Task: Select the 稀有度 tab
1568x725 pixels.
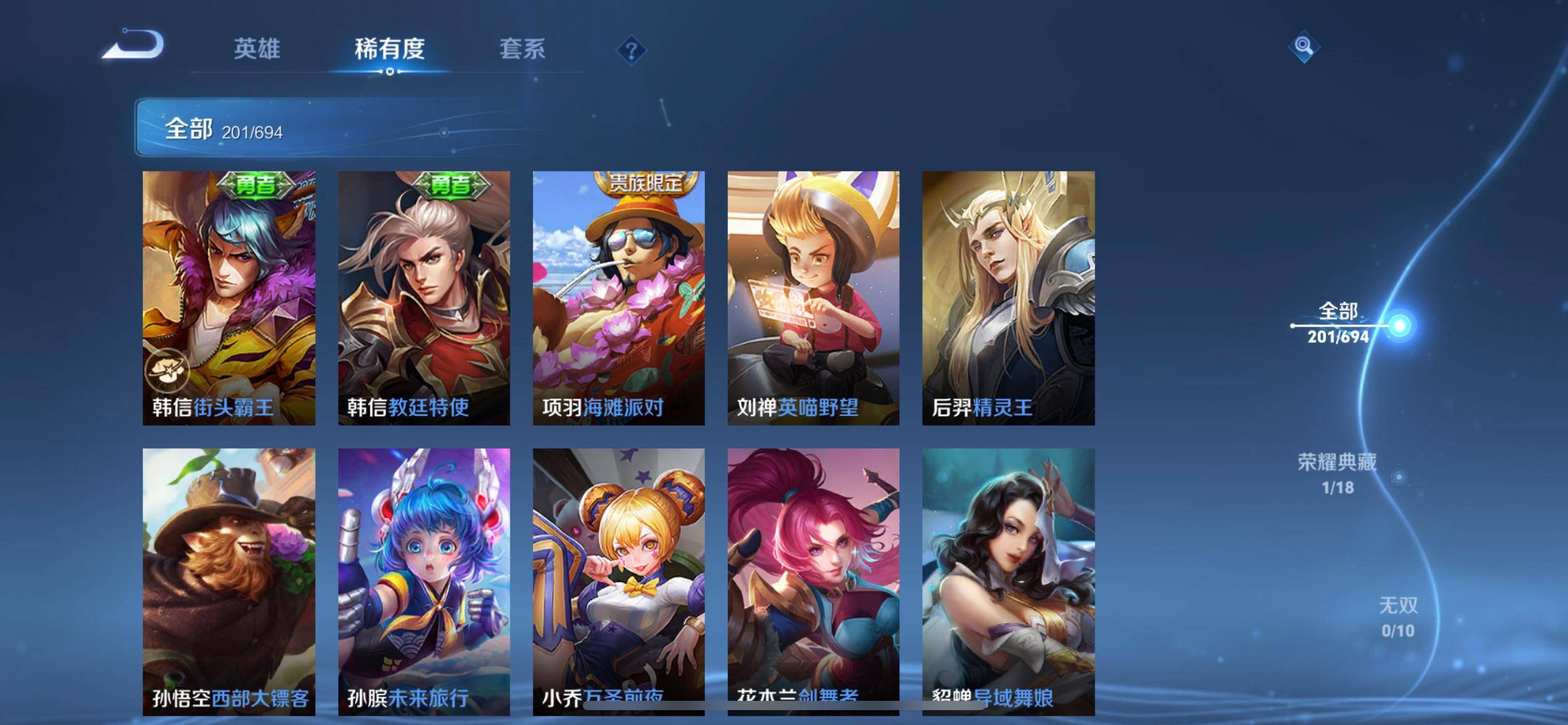Action: click(x=390, y=49)
